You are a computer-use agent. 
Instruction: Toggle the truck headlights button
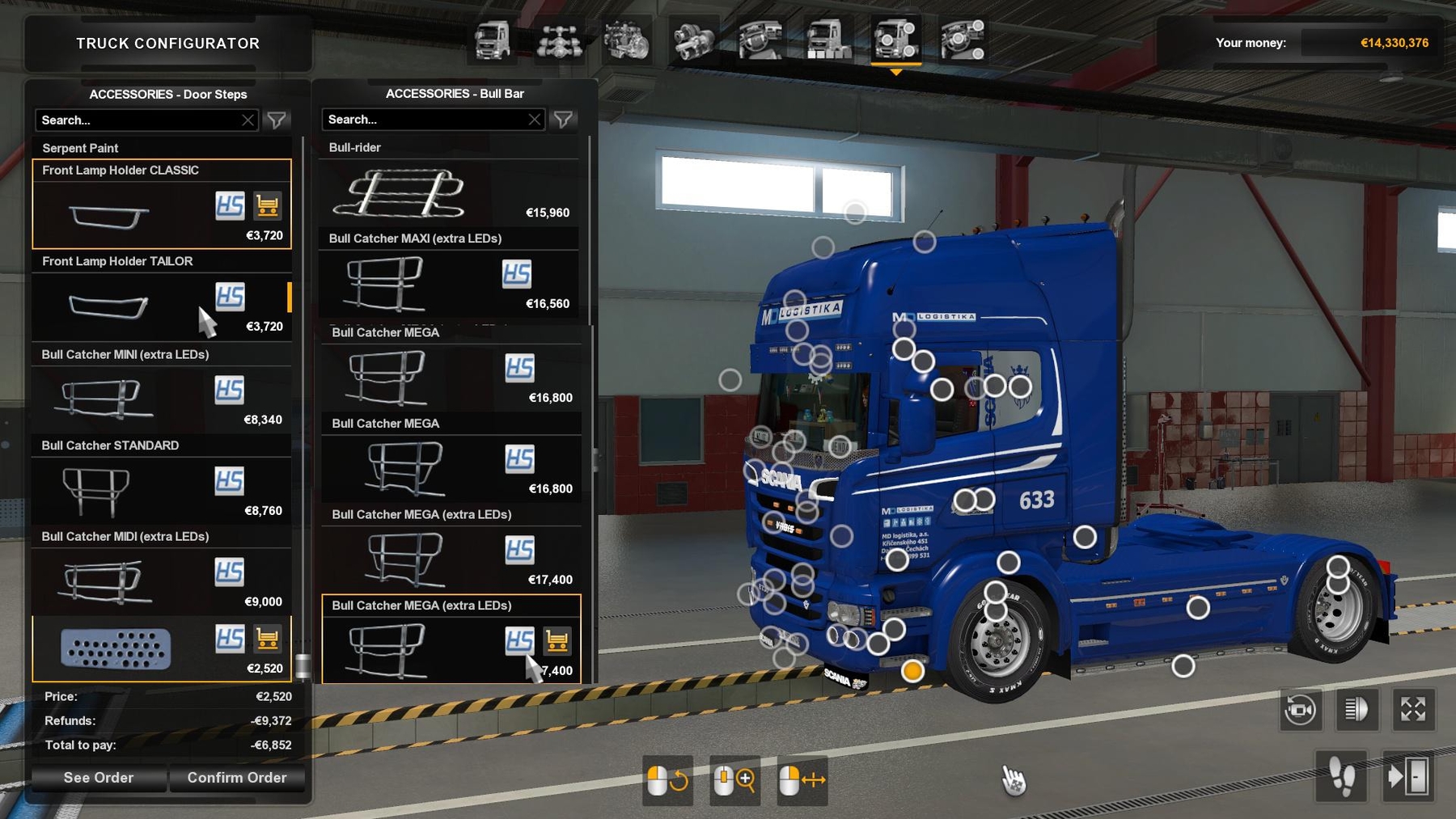(1357, 710)
